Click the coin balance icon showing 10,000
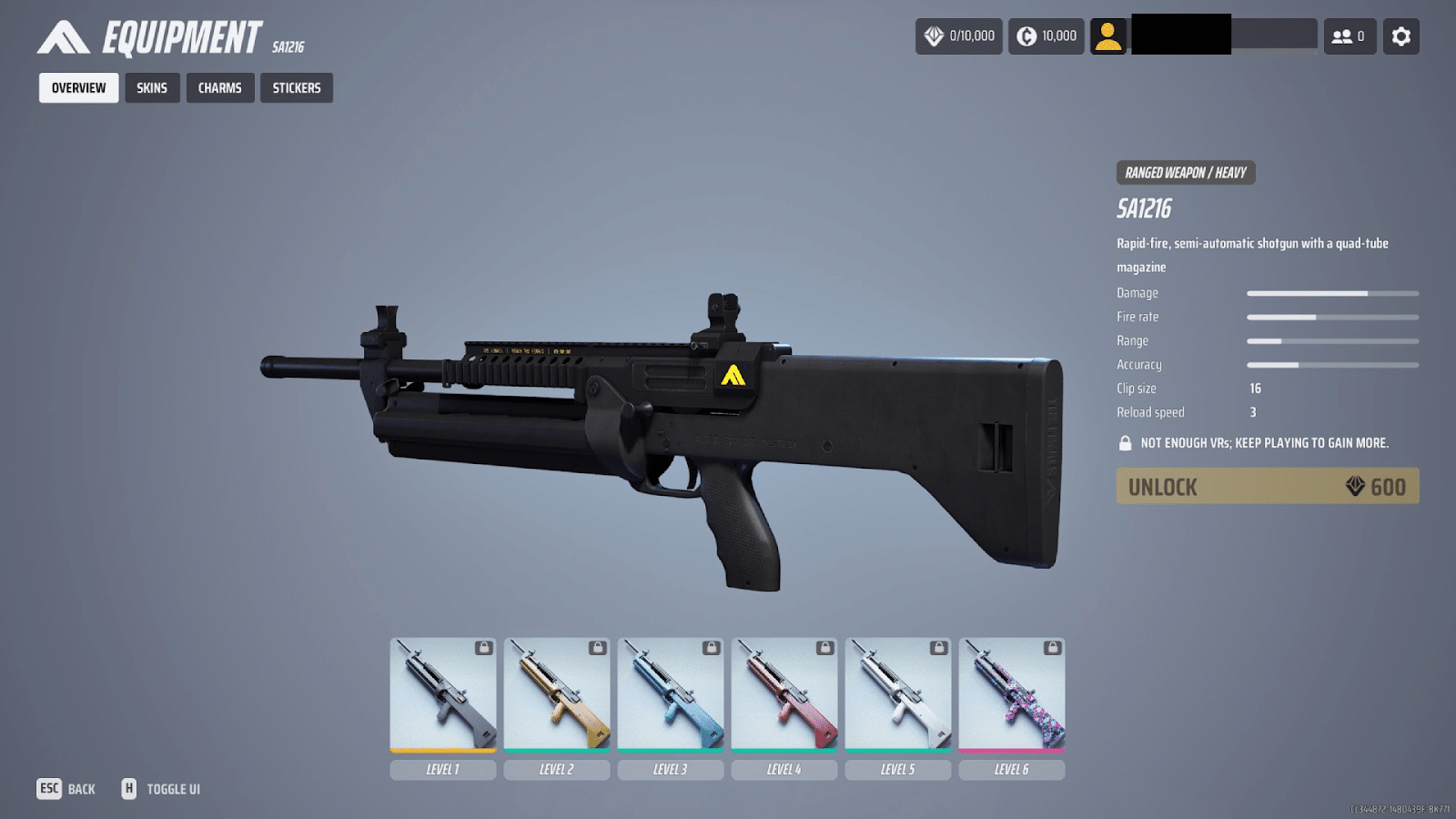 pyautogui.click(x=1026, y=36)
